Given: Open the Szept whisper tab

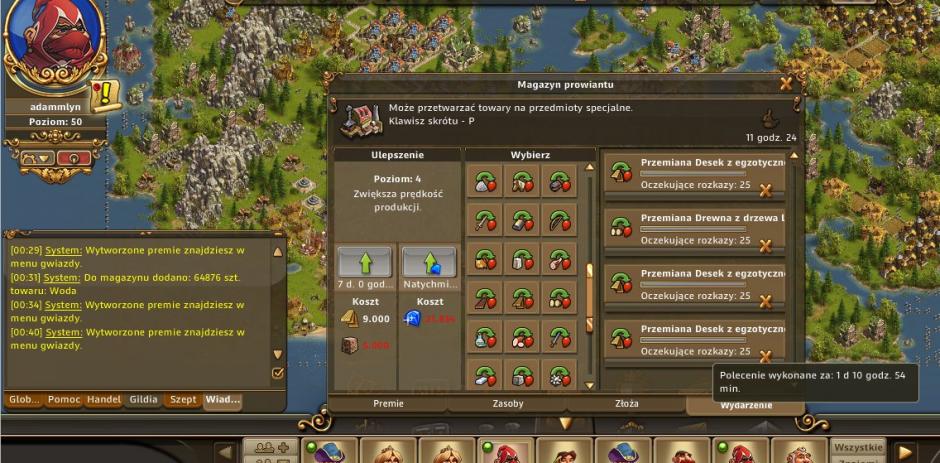Looking at the screenshot, I should pos(183,400).
